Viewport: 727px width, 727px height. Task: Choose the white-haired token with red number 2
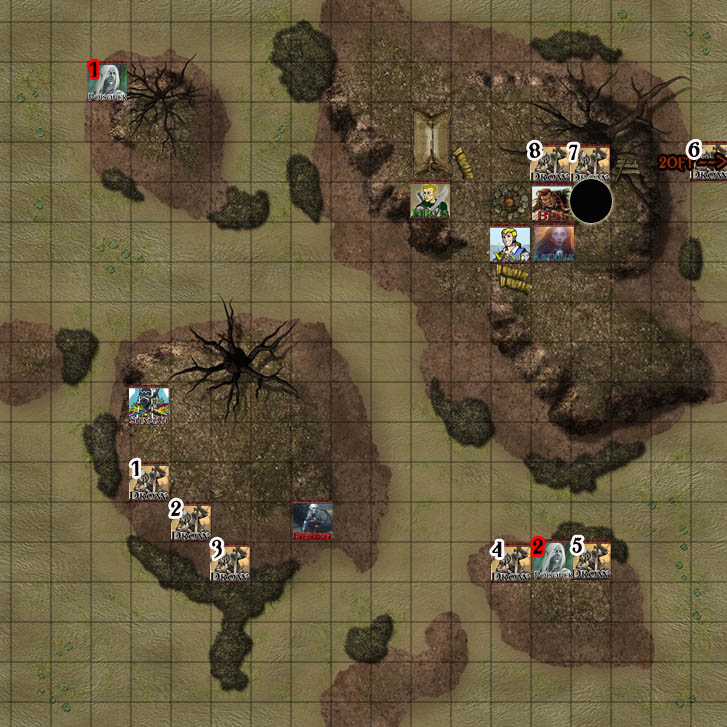pos(551,562)
